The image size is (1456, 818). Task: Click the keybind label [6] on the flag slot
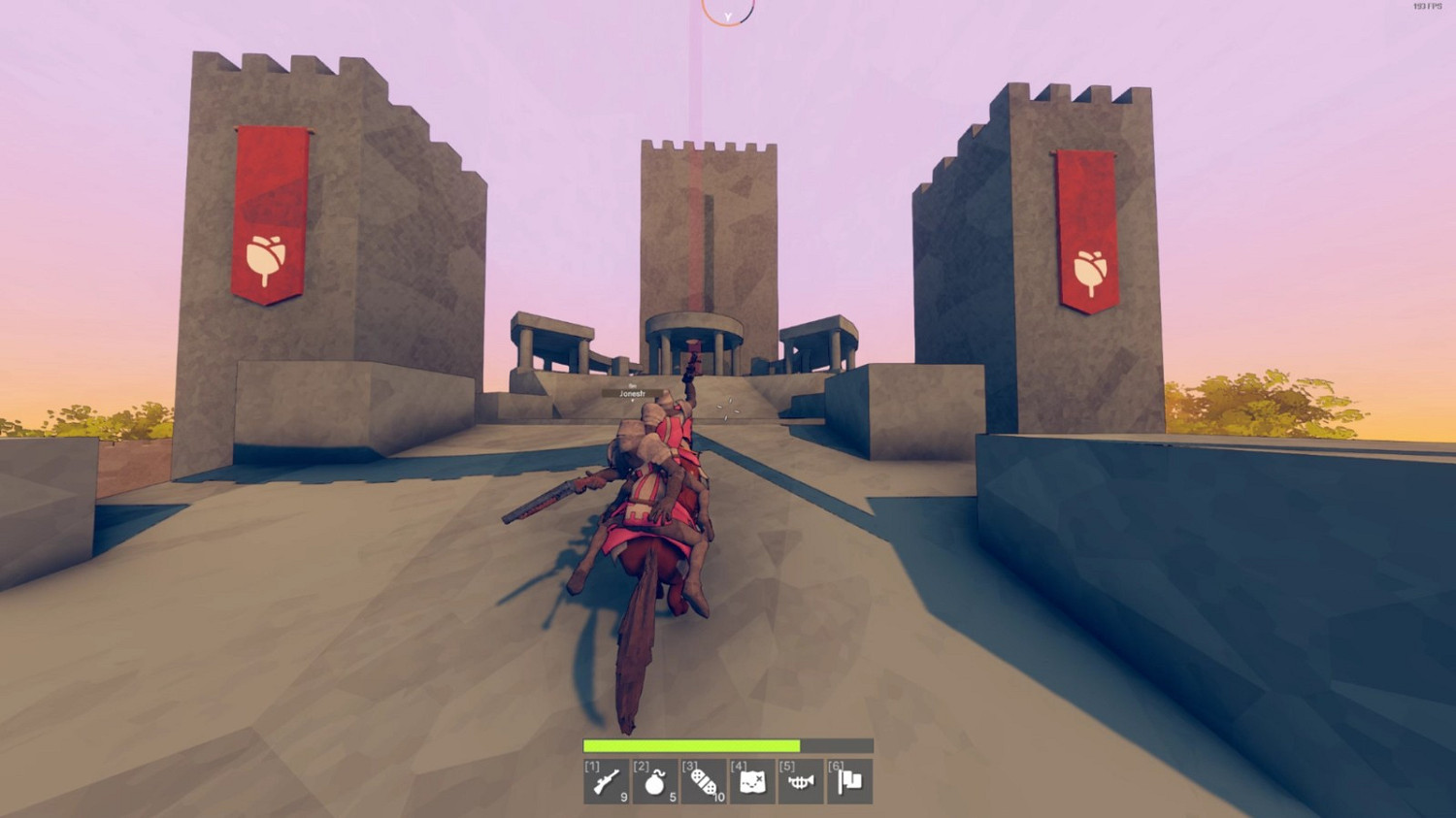(x=834, y=766)
